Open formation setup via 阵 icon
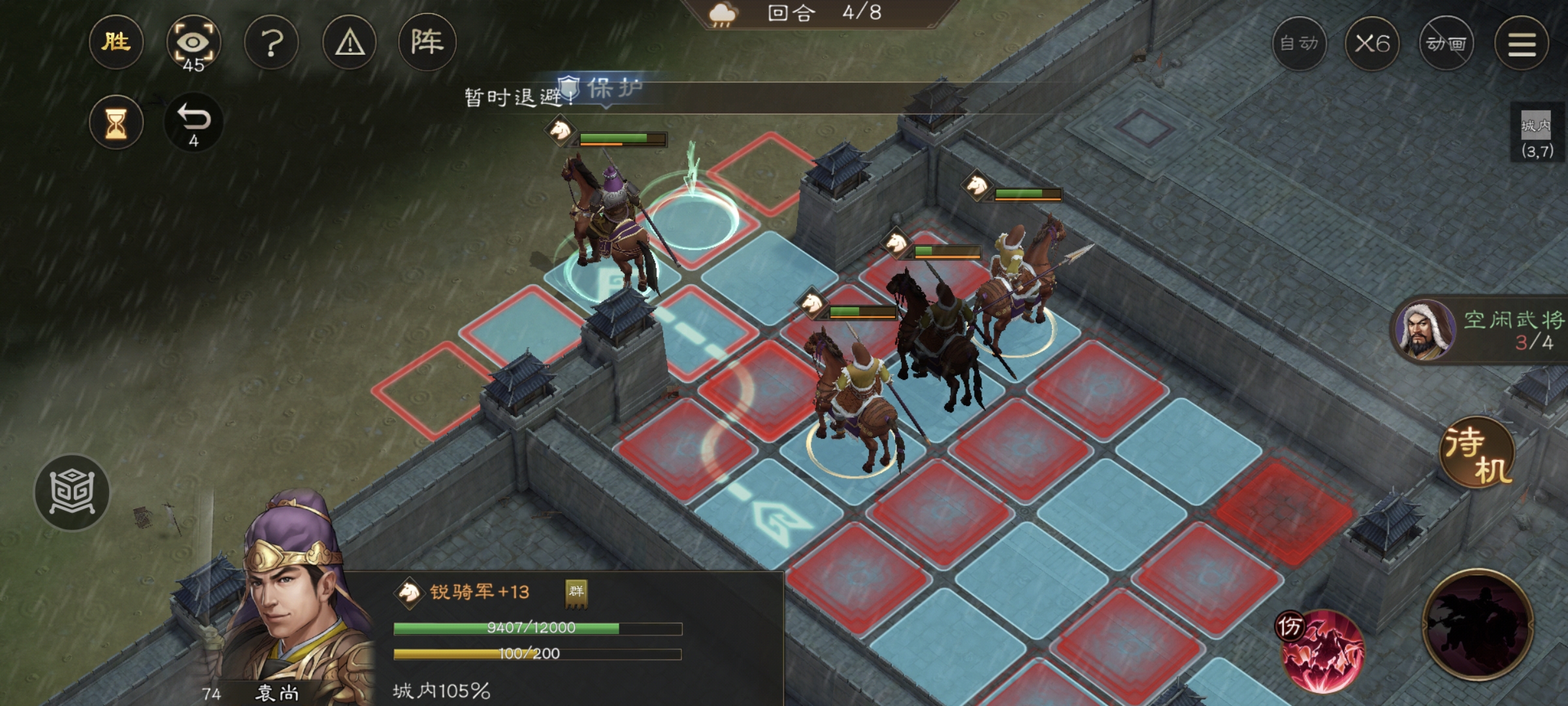 tap(427, 42)
